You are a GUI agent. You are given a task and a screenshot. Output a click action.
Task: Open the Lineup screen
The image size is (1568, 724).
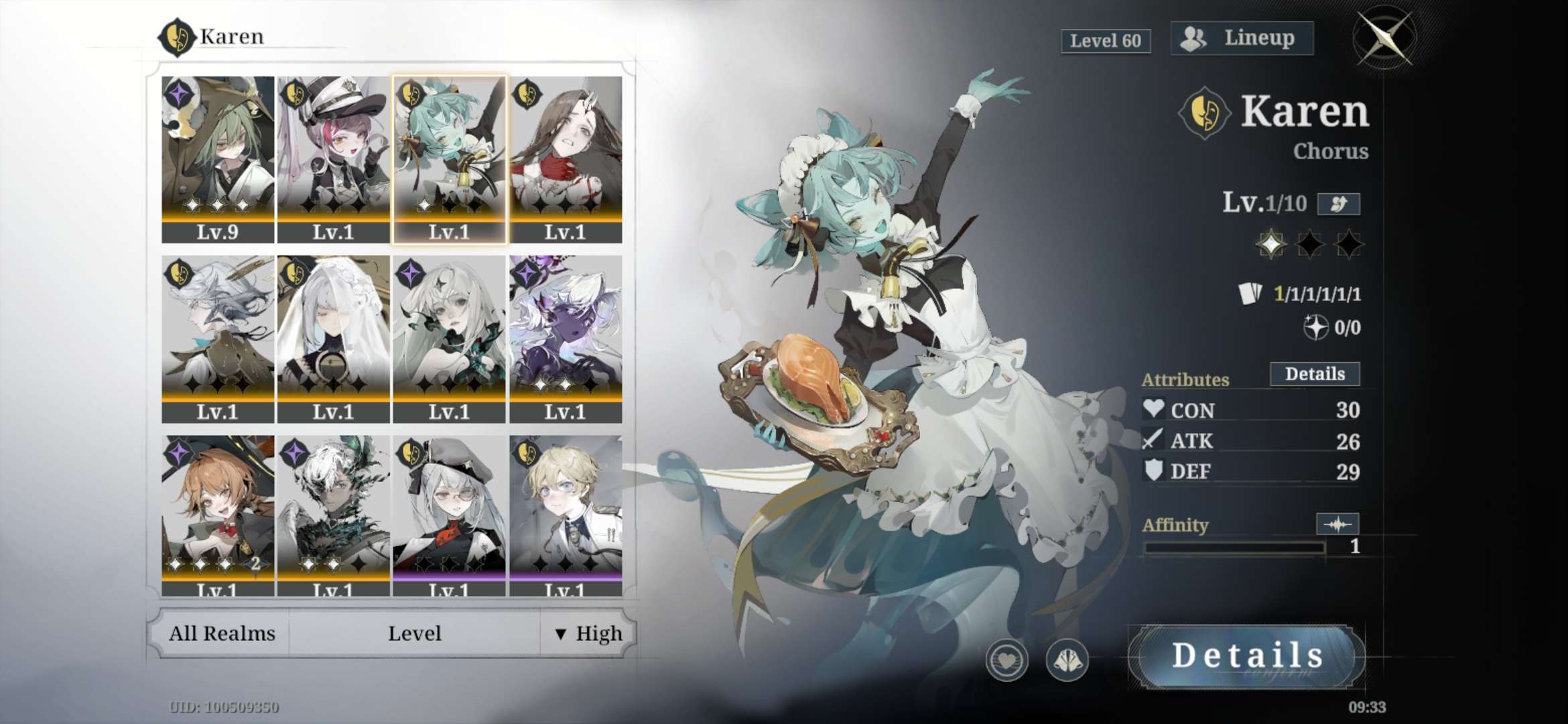(x=1242, y=38)
